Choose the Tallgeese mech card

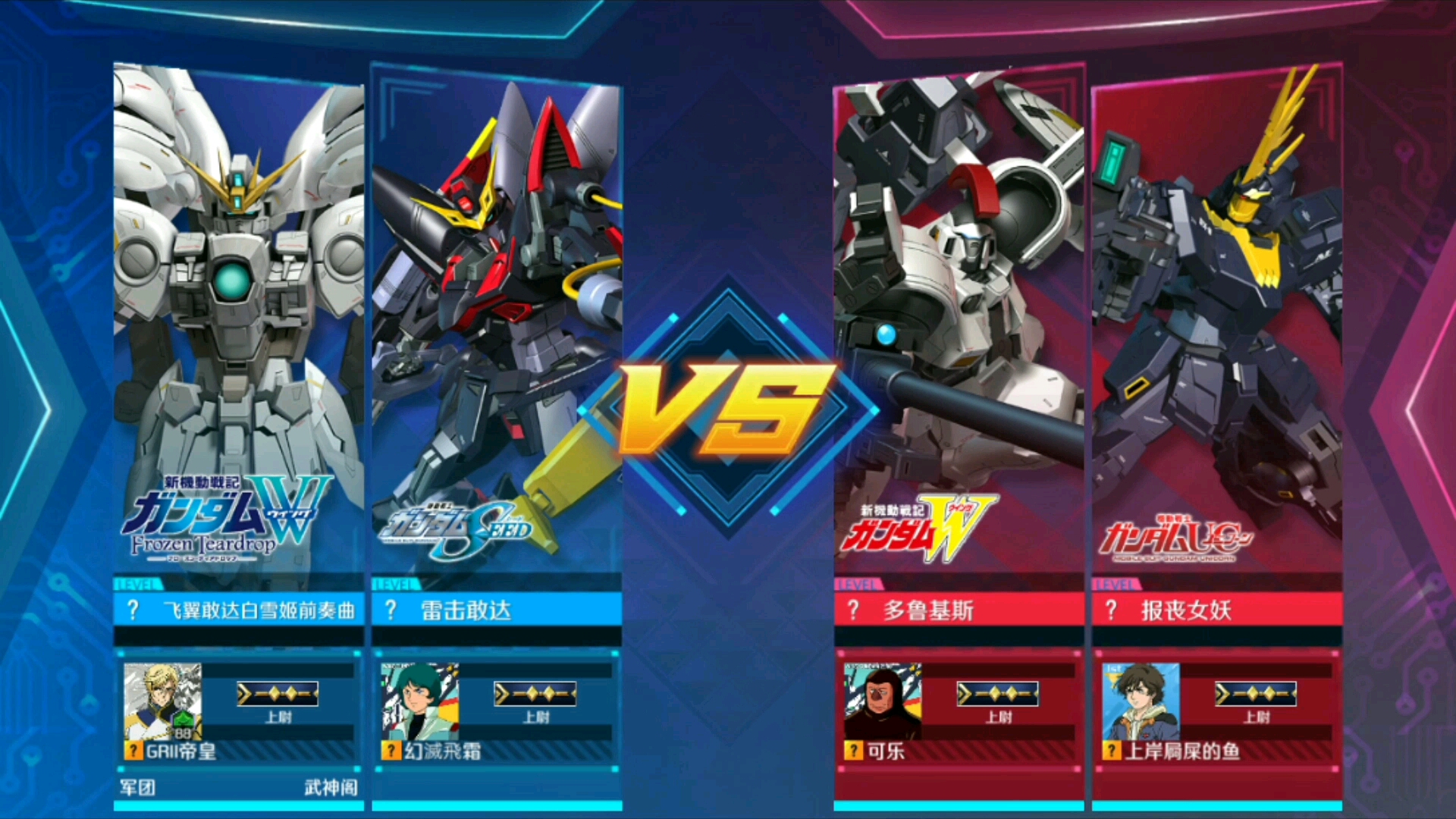959,318
